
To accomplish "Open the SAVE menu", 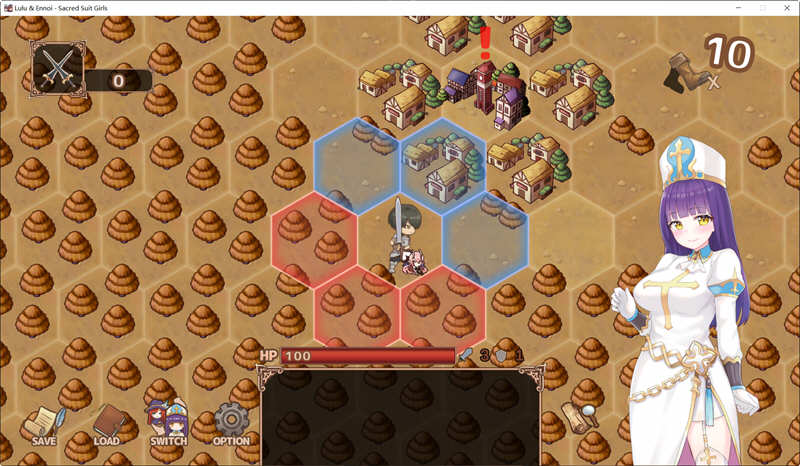I will tap(44, 424).
